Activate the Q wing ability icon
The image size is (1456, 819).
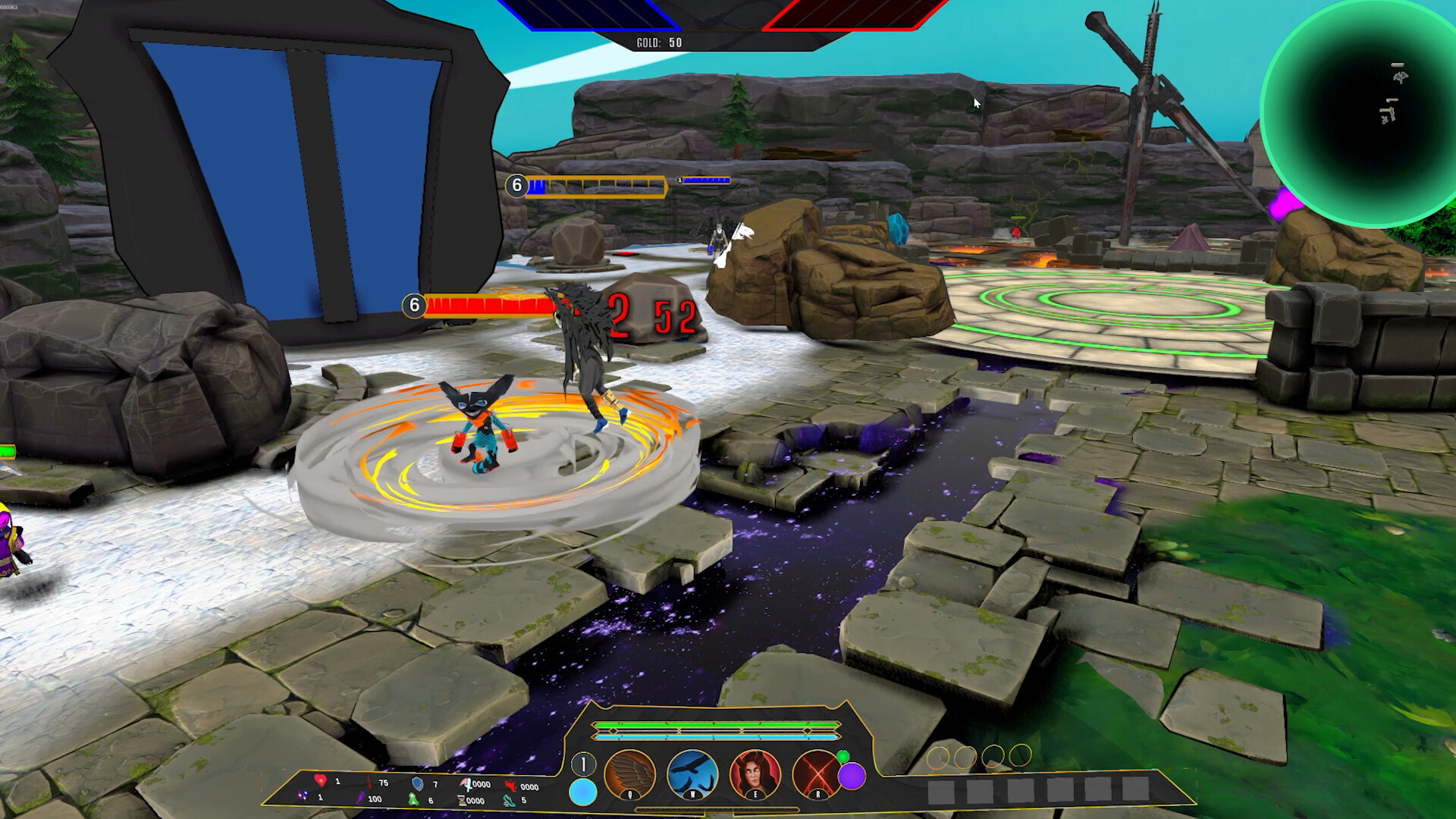629,775
